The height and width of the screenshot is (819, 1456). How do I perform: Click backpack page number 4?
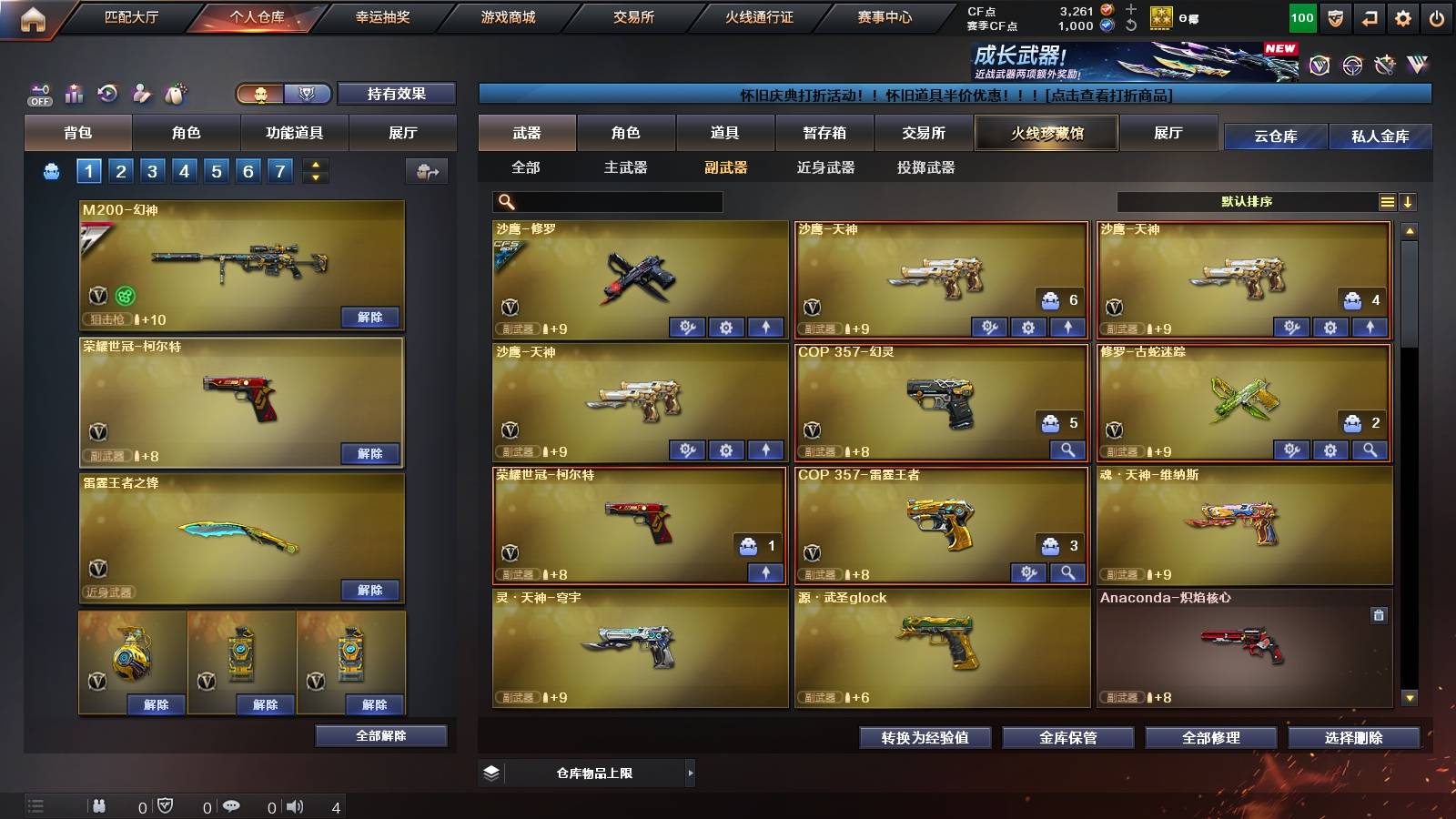coord(183,170)
